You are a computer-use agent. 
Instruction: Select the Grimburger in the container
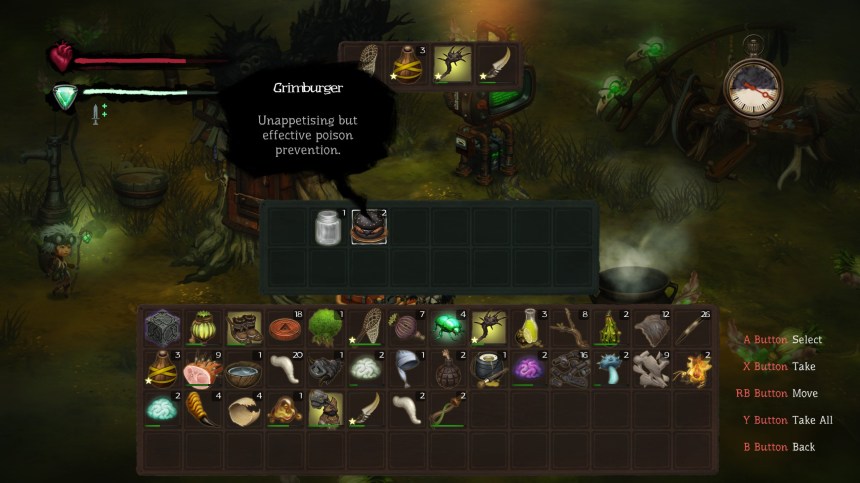coord(368,227)
